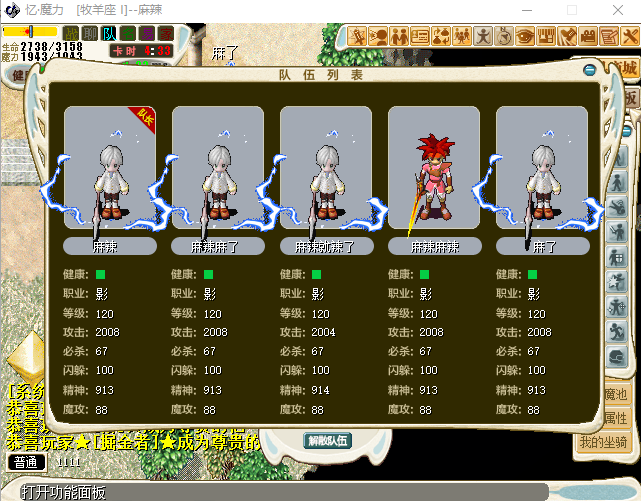Click the two-people team toolbar icon
This screenshot has height=501, width=641.
[x=399, y=36]
